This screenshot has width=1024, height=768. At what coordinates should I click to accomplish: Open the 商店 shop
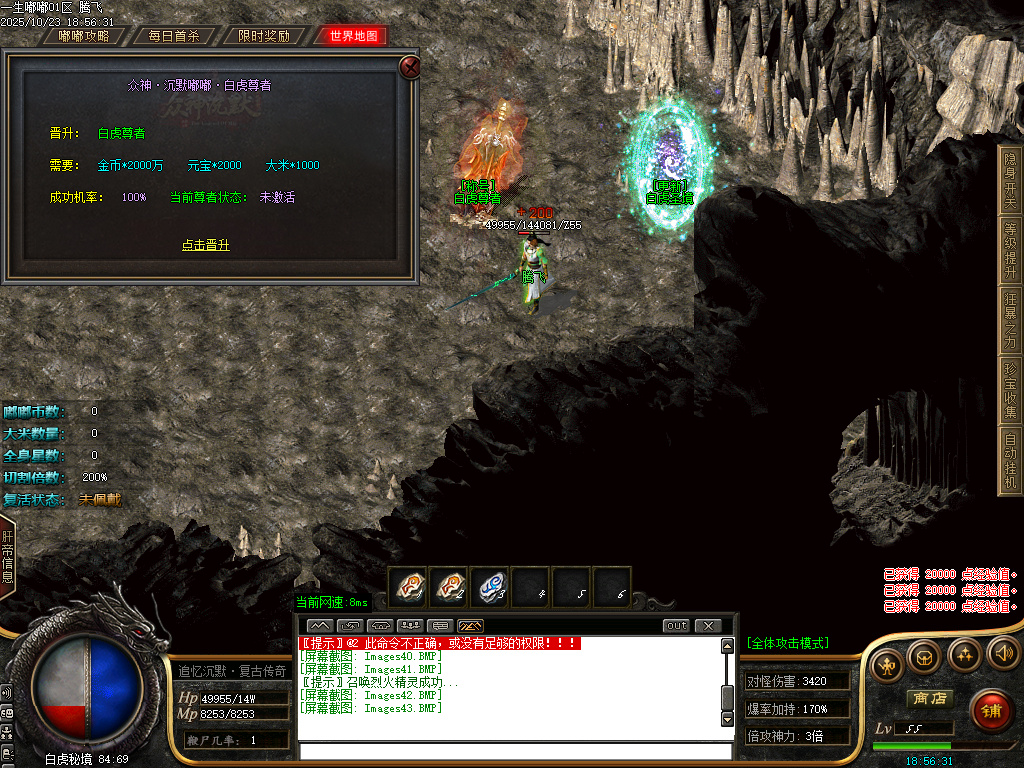[x=927, y=698]
